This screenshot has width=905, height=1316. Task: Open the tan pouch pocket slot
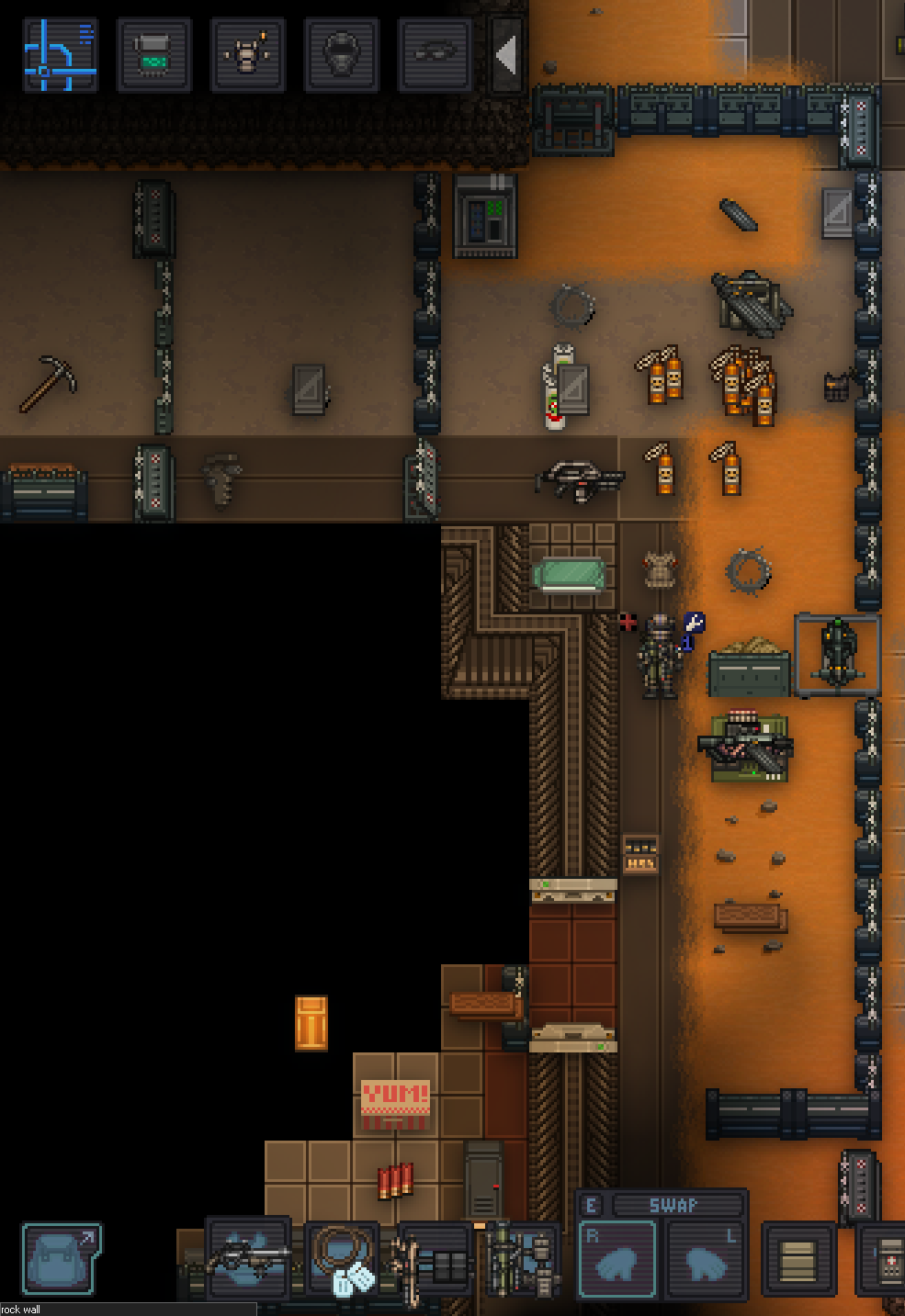click(x=798, y=1260)
